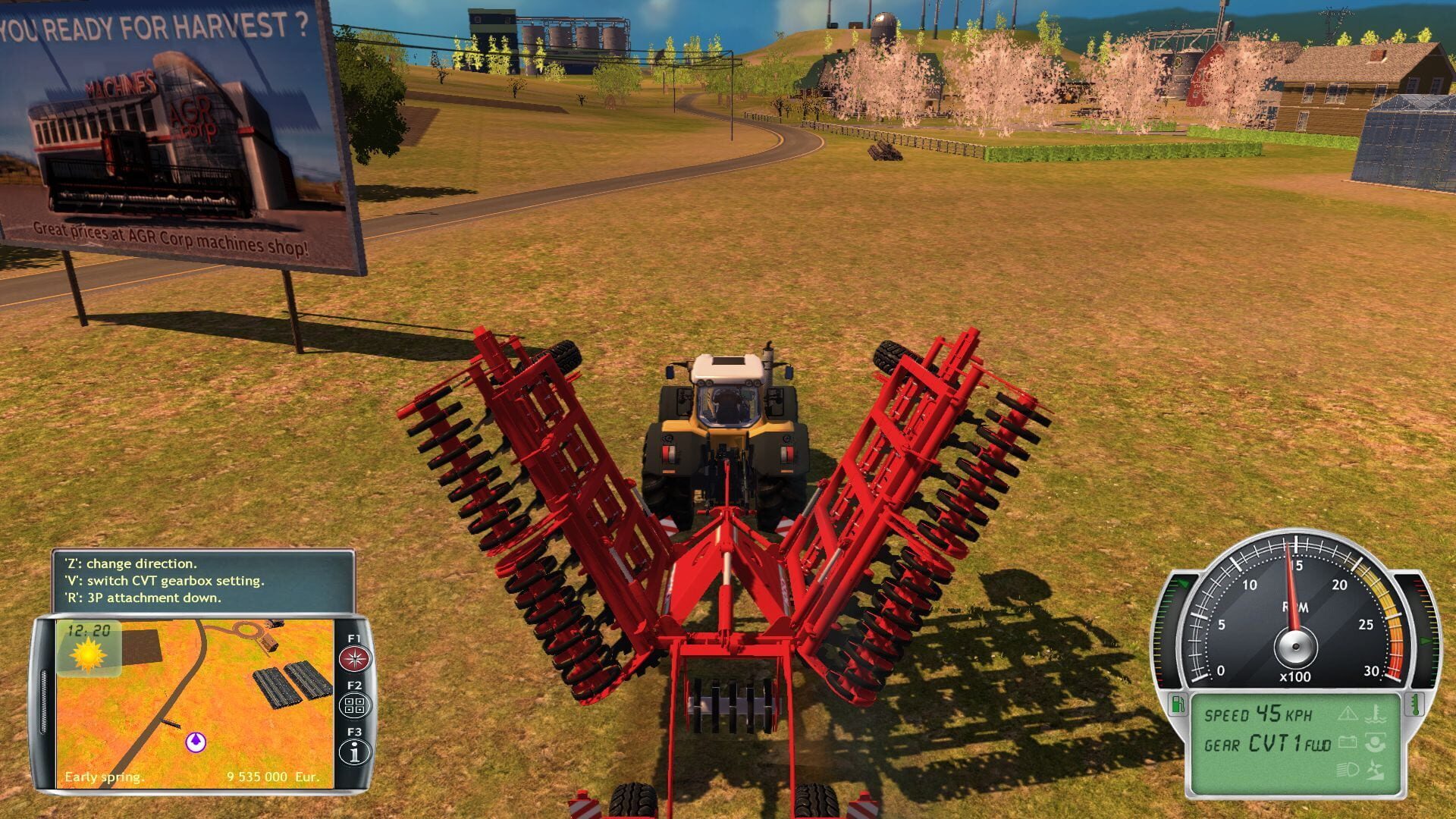Click the player position marker on the minimap
1456x819 pixels.
click(196, 741)
